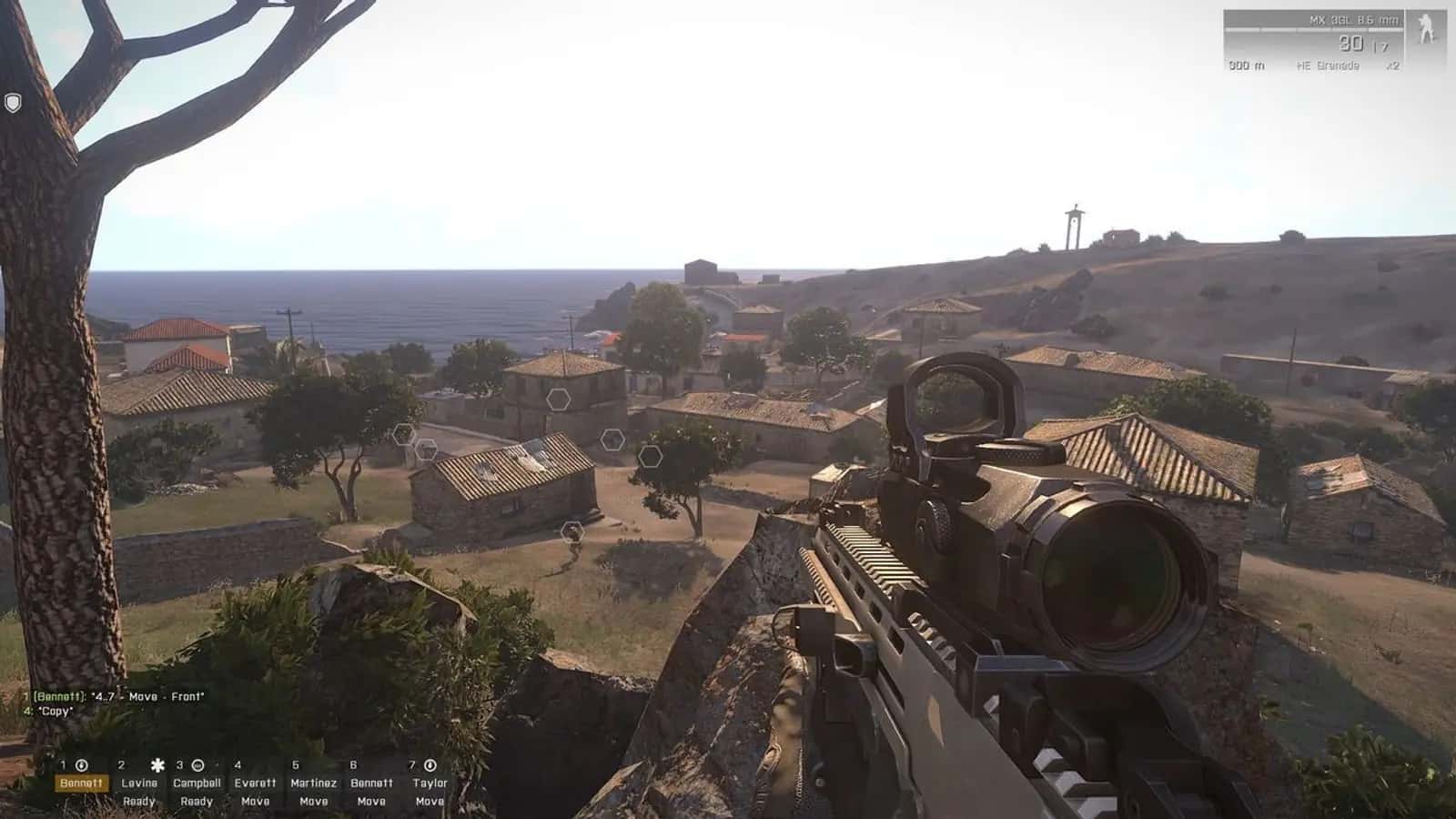Viewport: 1456px width, 819px height.
Task: Click the ammo counter showing 30
Action: coord(1351,45)
